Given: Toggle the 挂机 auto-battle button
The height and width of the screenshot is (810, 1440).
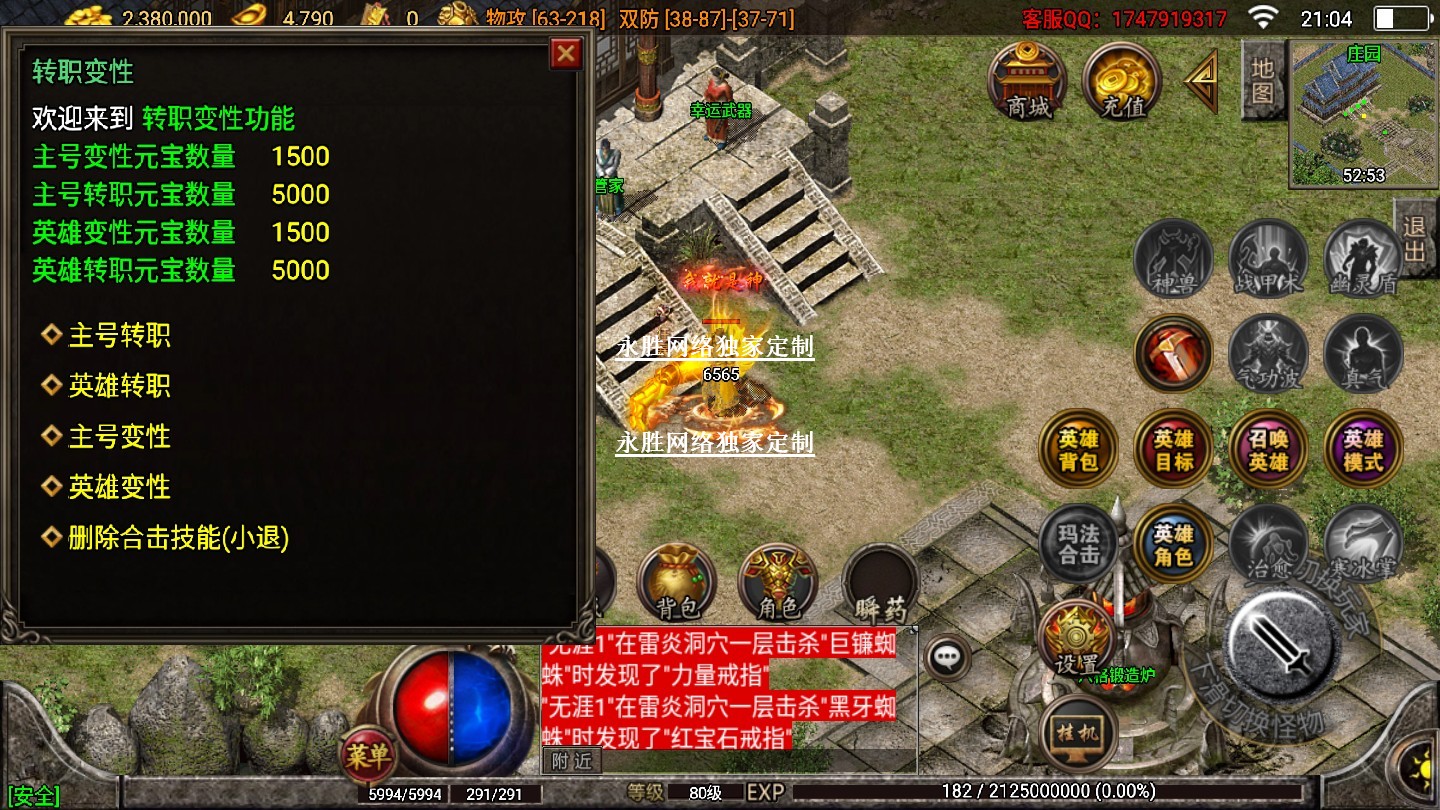Looking at the screenshot, I should click(x=1078, y=733).
